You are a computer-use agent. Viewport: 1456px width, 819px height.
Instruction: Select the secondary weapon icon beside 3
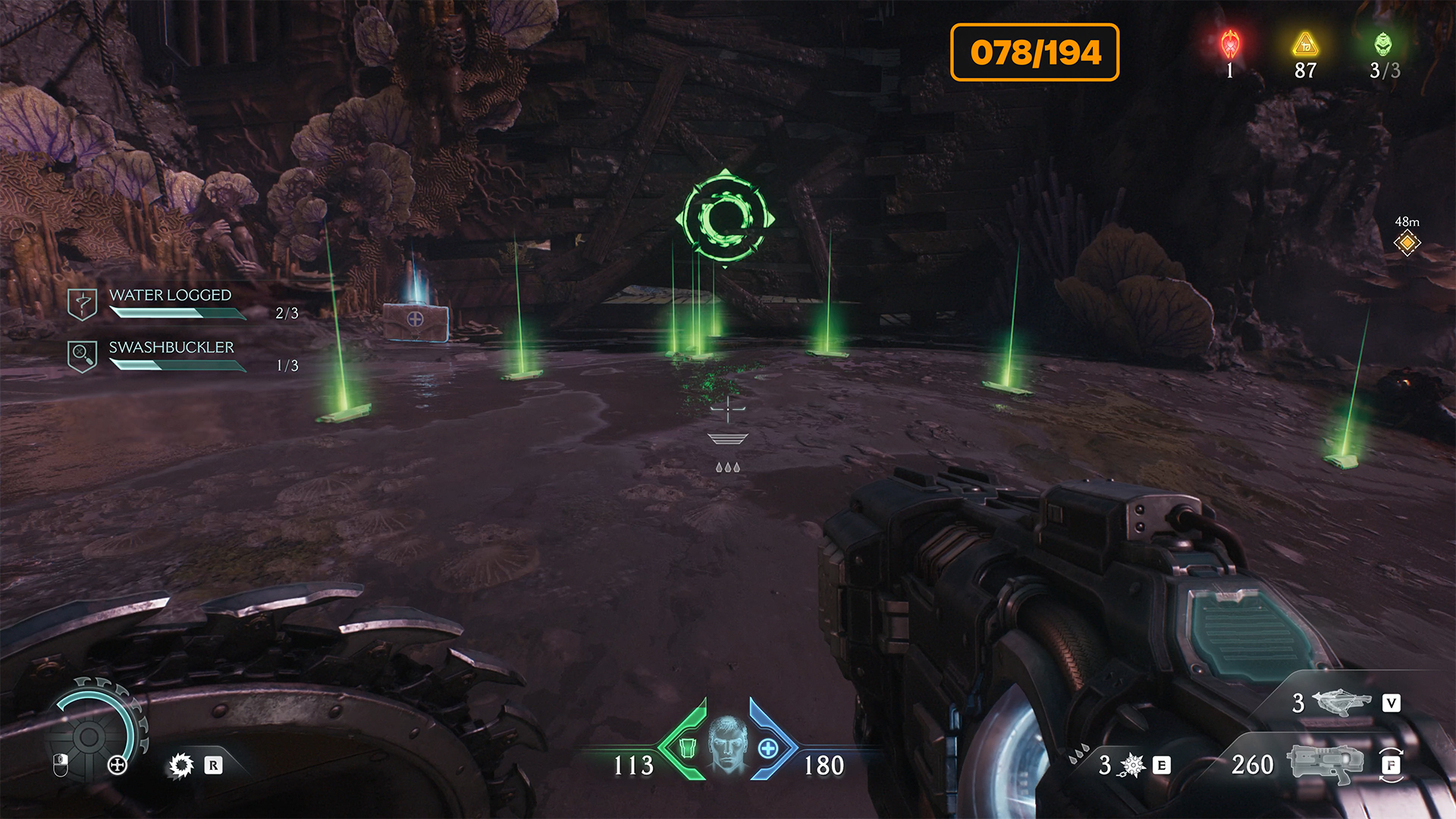coord(1341,702)
